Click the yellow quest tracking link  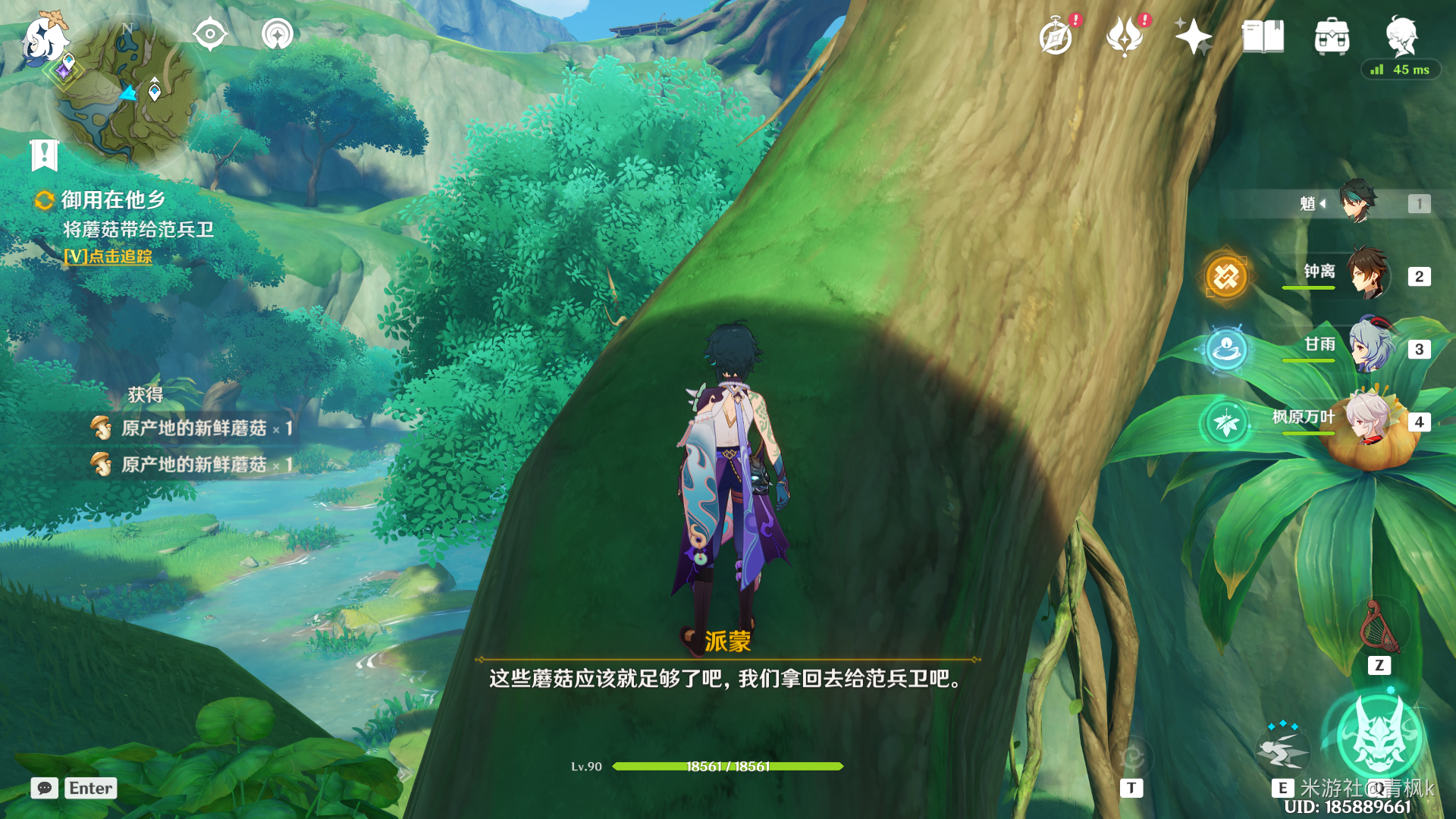click(108, 256)
